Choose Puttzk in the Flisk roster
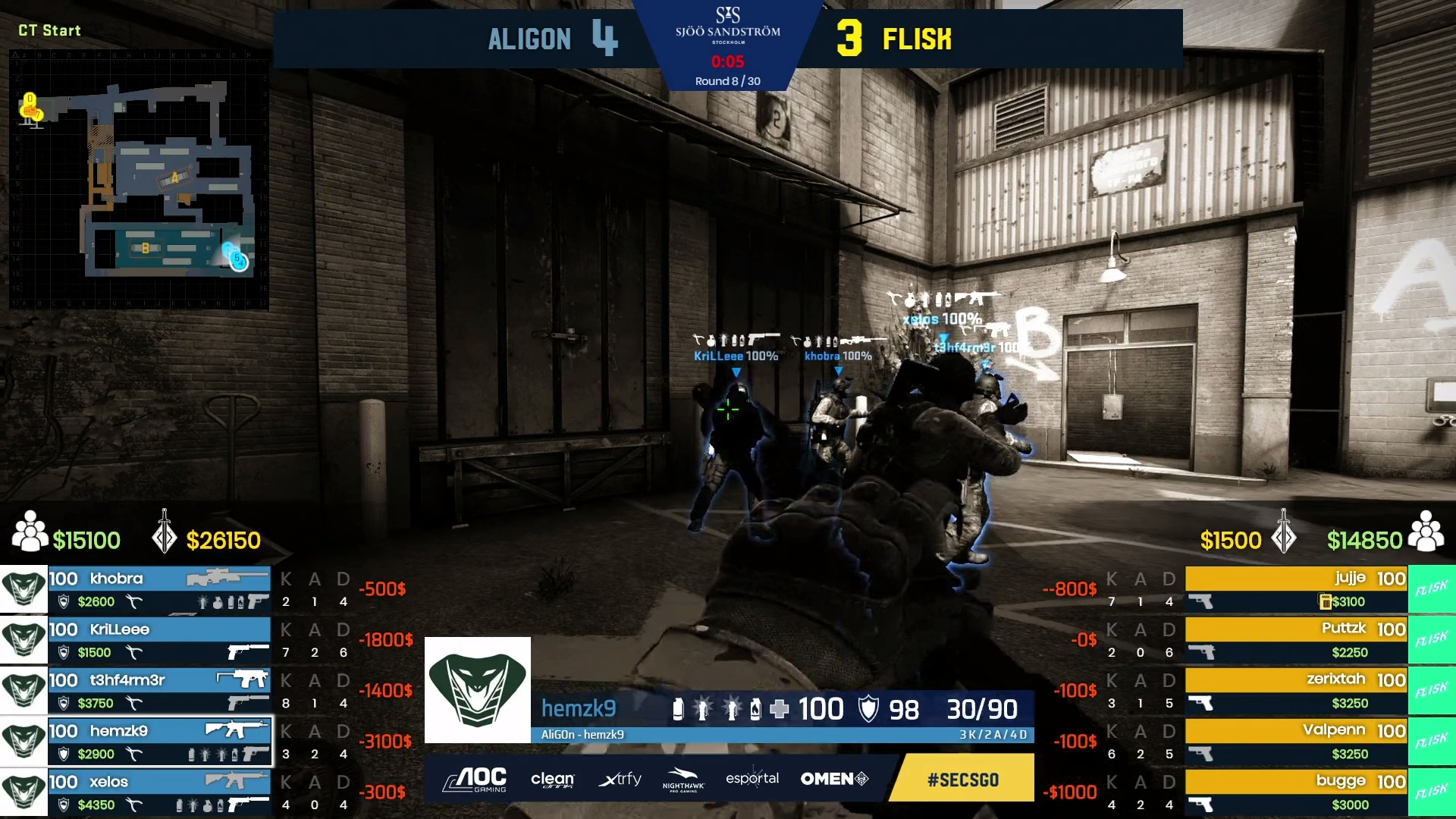The image size is (1456, 819). coord(1296,640)
